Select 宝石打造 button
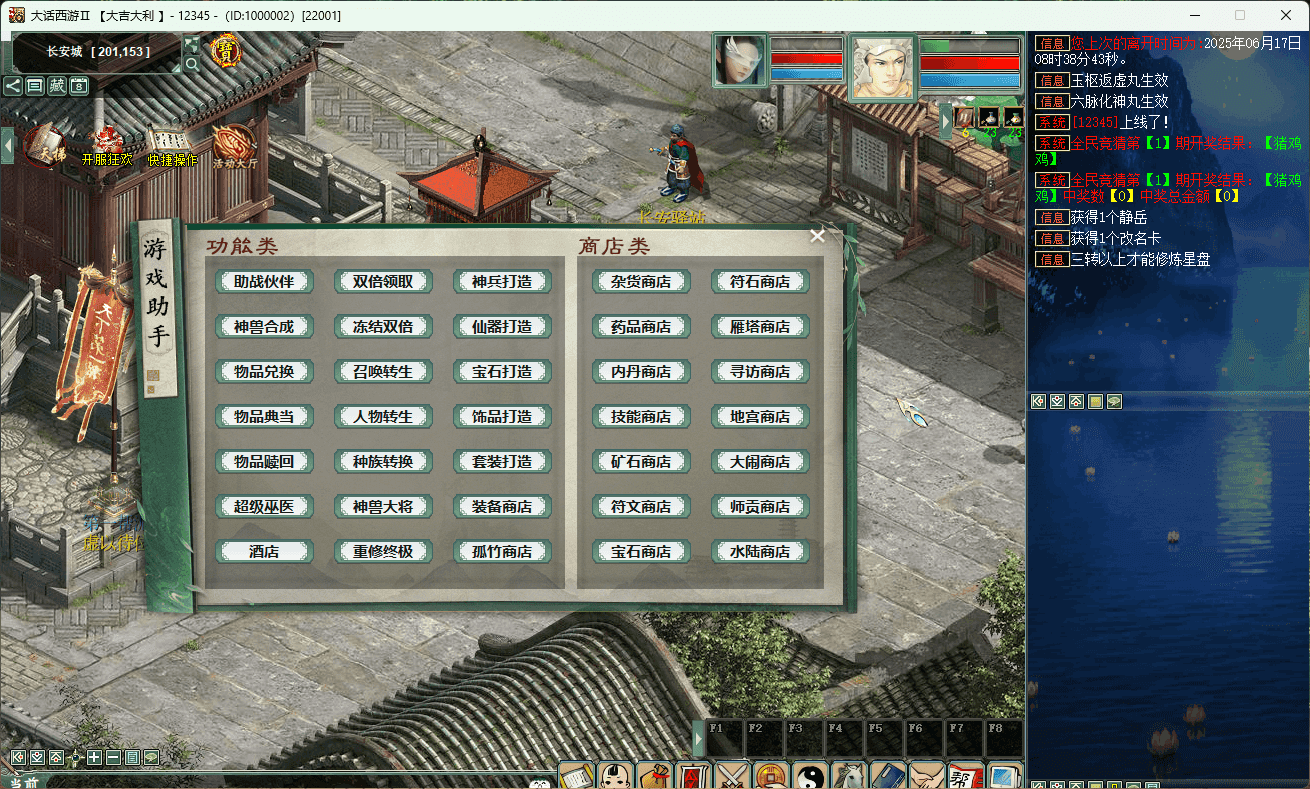Viewport: 1310px width, 789px height. [x=502, y=372]
